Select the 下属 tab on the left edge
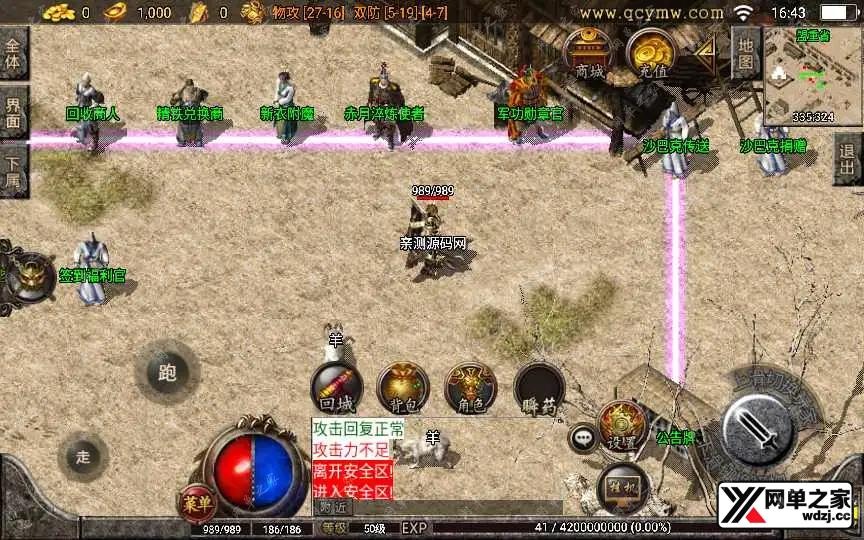 (x=13, y=169)
